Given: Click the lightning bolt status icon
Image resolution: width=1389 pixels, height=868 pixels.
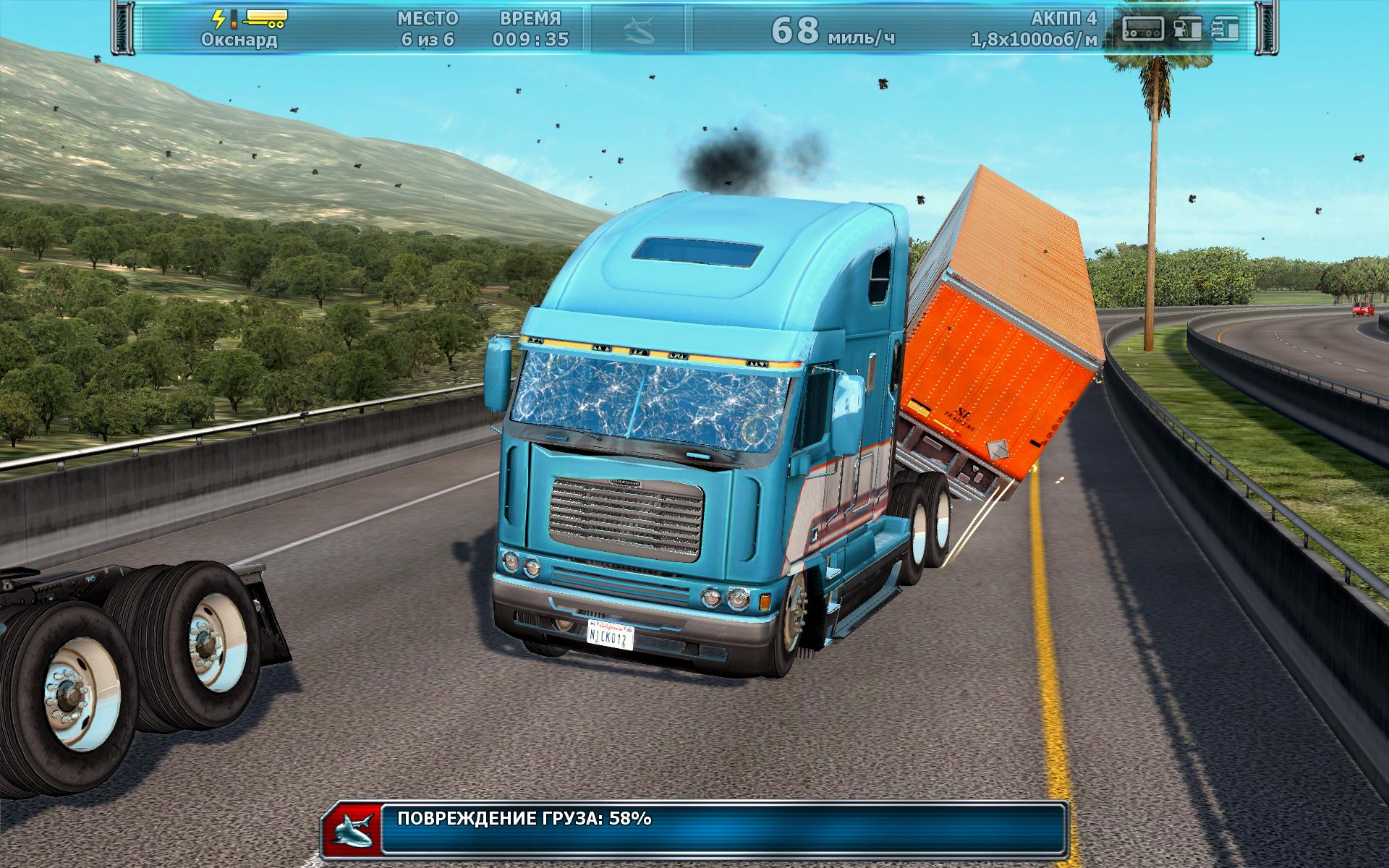Looking at the screenshot, I should [219, 19].
